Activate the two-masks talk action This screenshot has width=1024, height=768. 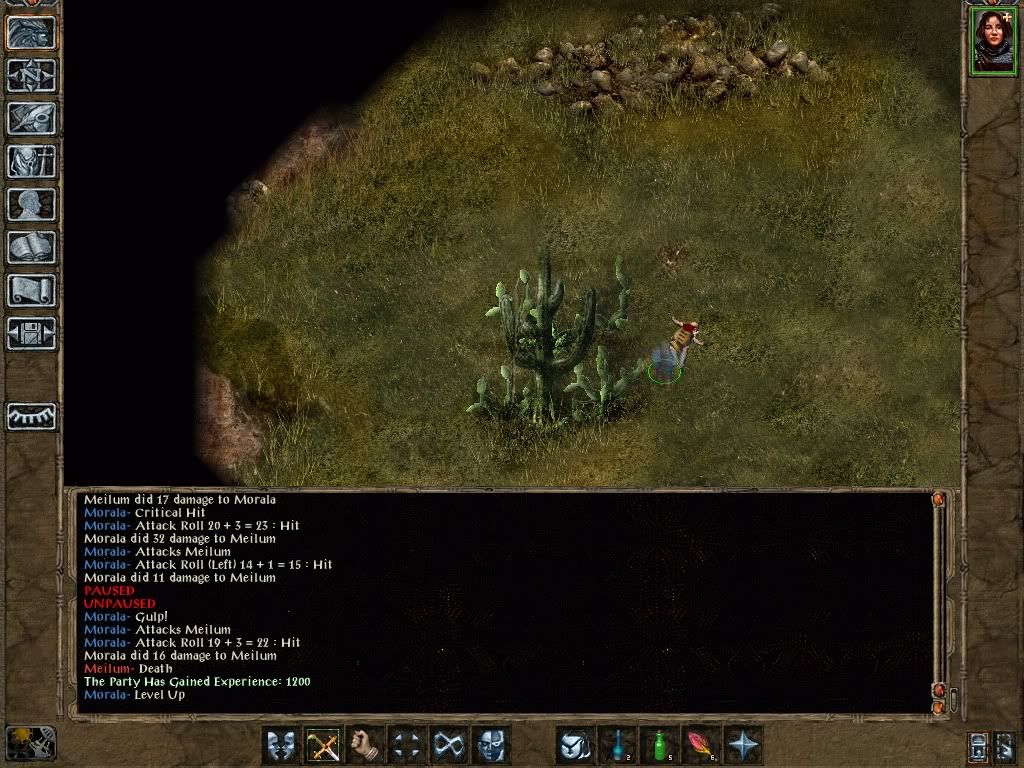pos(281,746)
